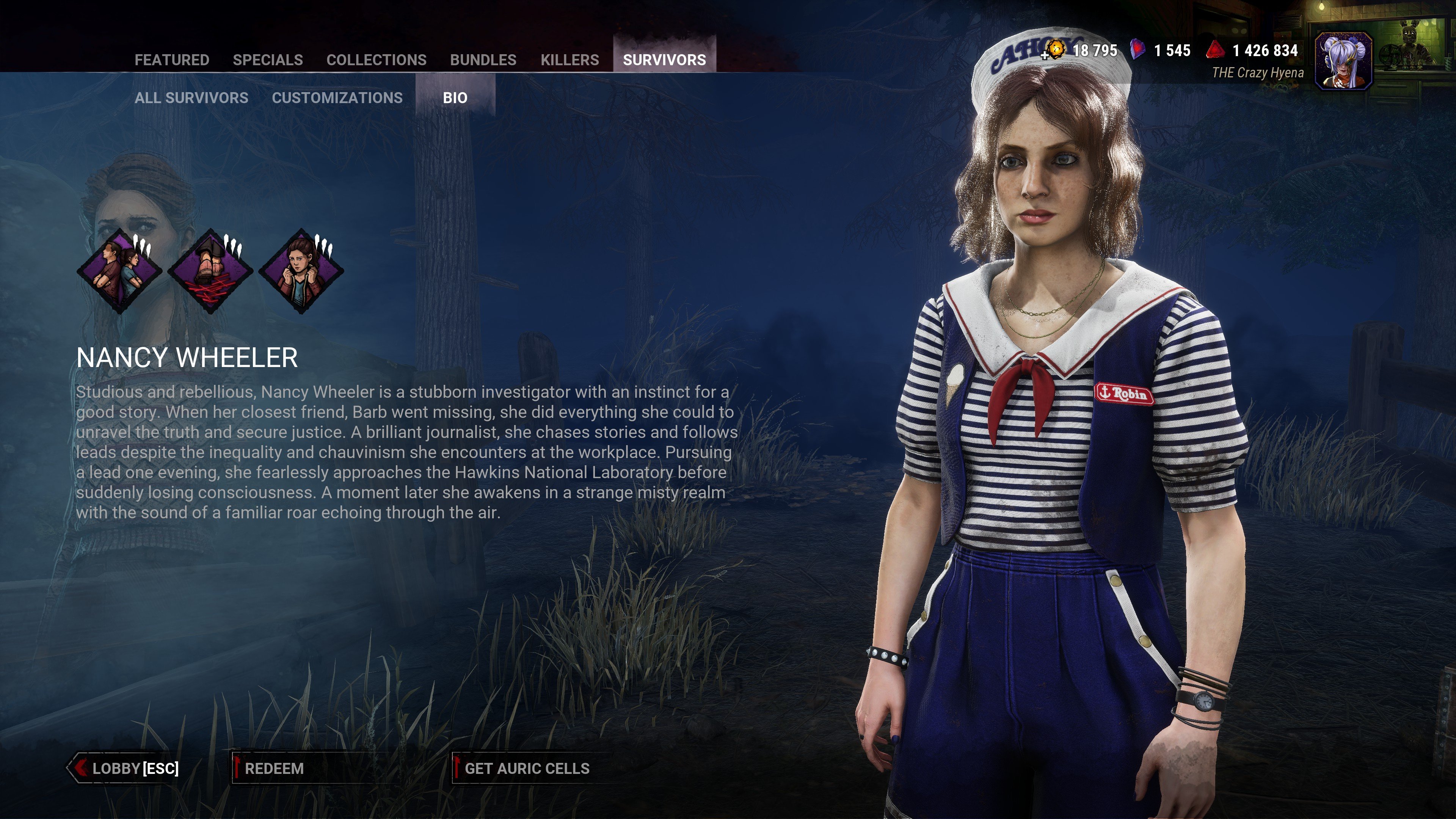
Task: Click Get Auric Cells
Action: coord(526,768)
